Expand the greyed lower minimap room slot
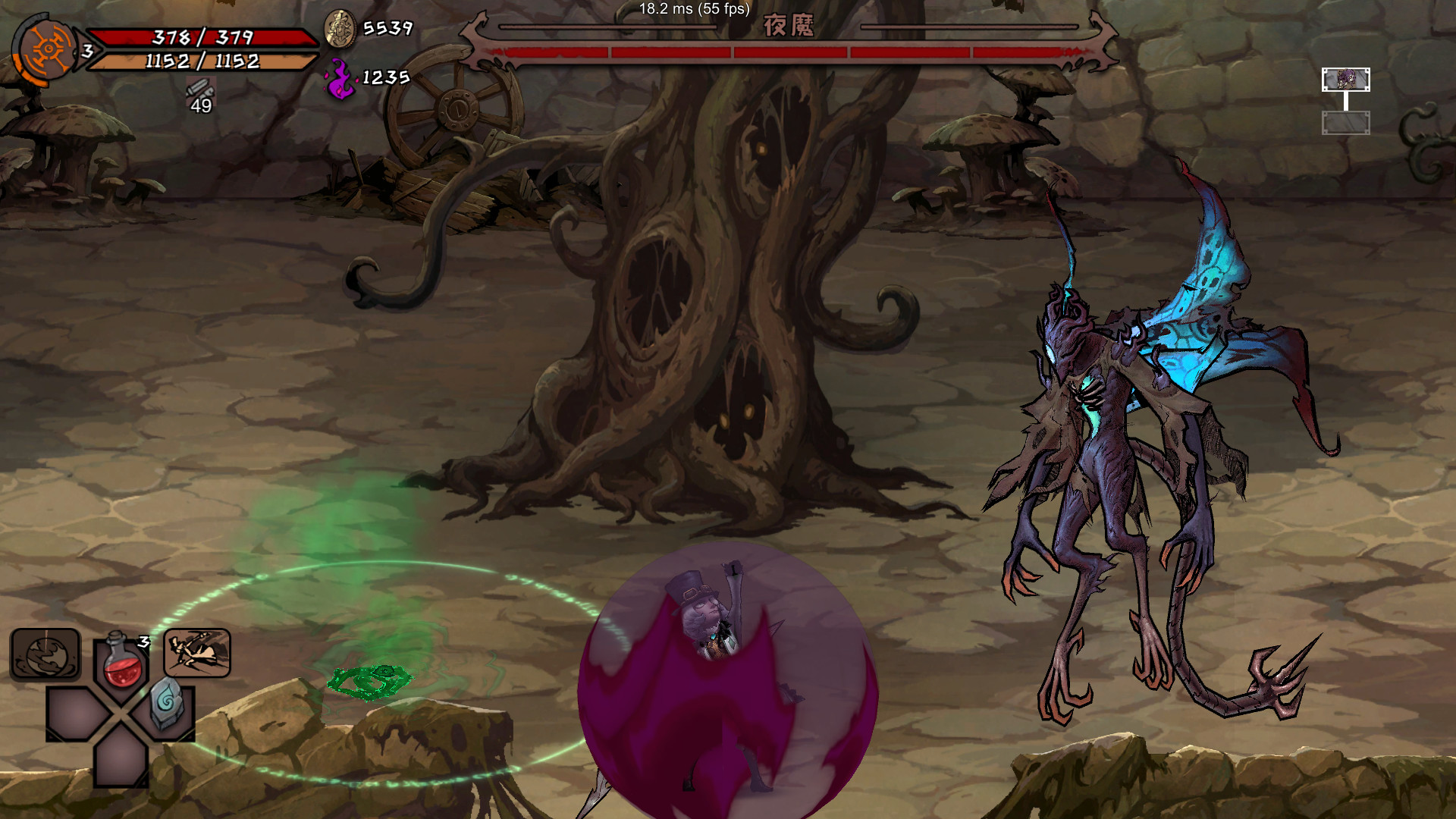 point(1346,123)
